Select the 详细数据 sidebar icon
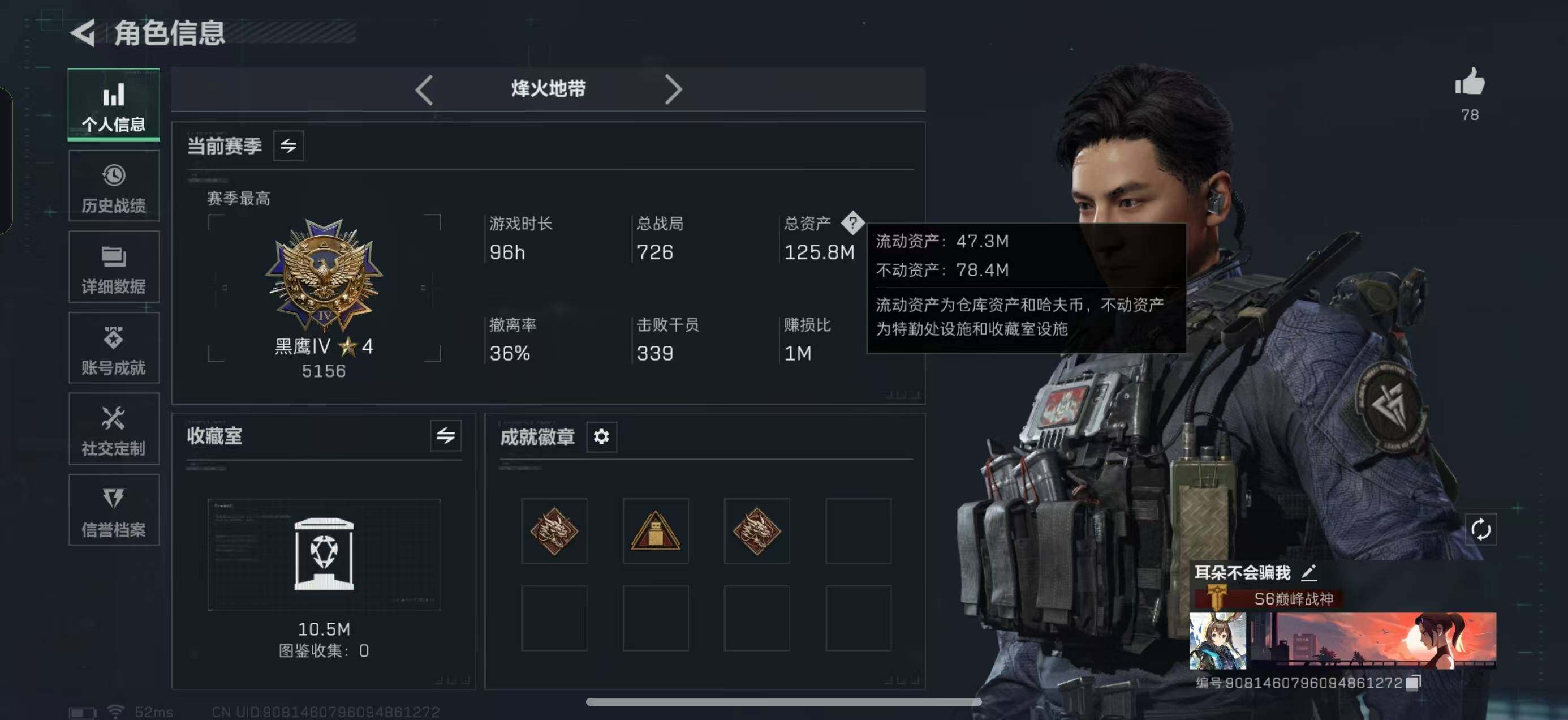 coord(113,267)
